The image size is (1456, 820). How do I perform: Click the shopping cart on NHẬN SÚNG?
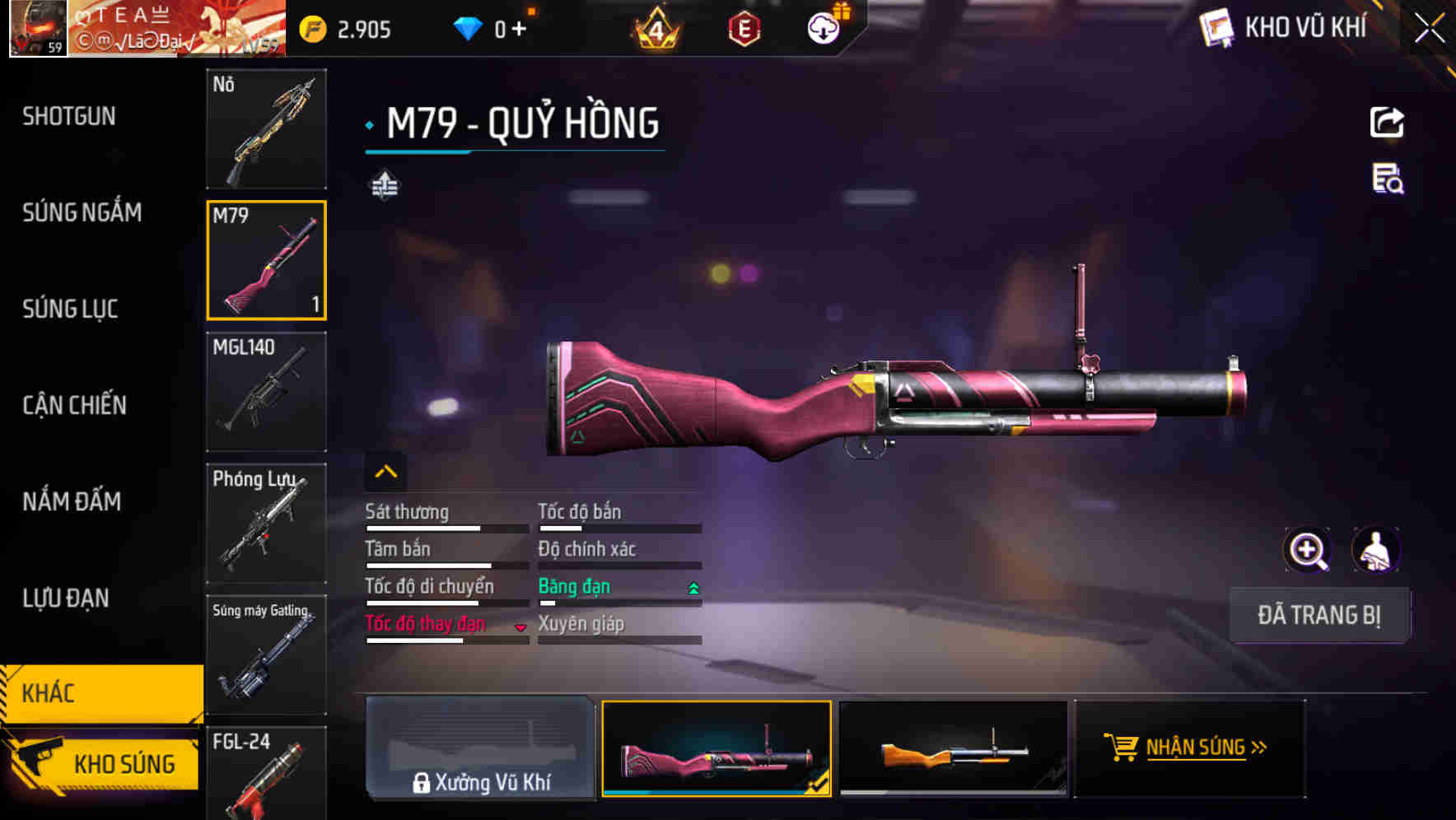click(1123, 748)
